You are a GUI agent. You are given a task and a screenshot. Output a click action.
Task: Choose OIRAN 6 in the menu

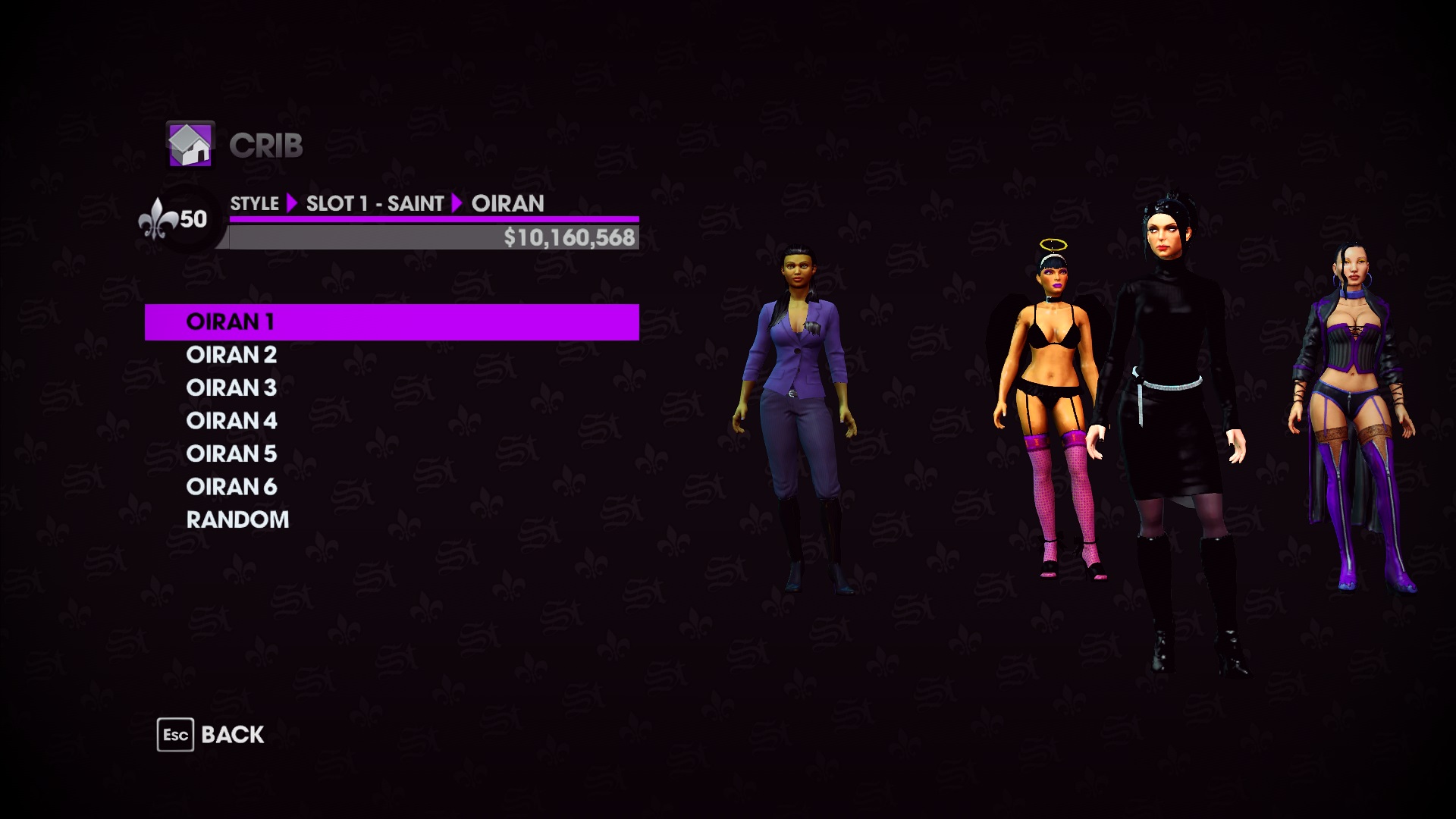232,486
